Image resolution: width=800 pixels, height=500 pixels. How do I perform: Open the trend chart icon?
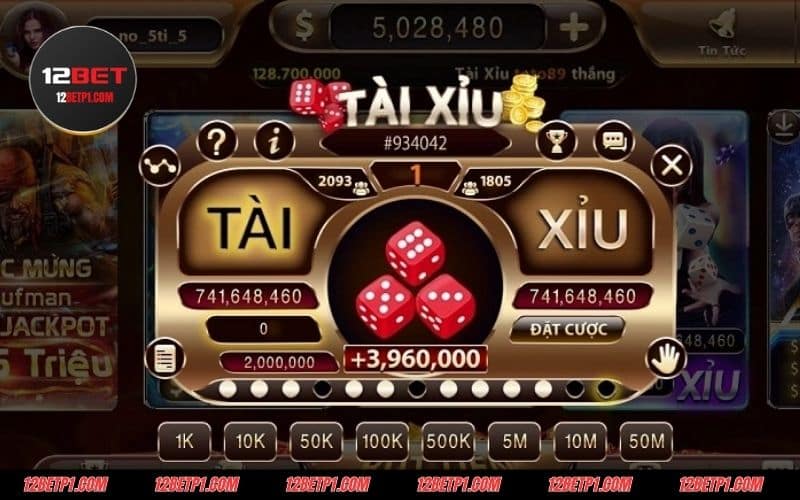tap(158, 164)
